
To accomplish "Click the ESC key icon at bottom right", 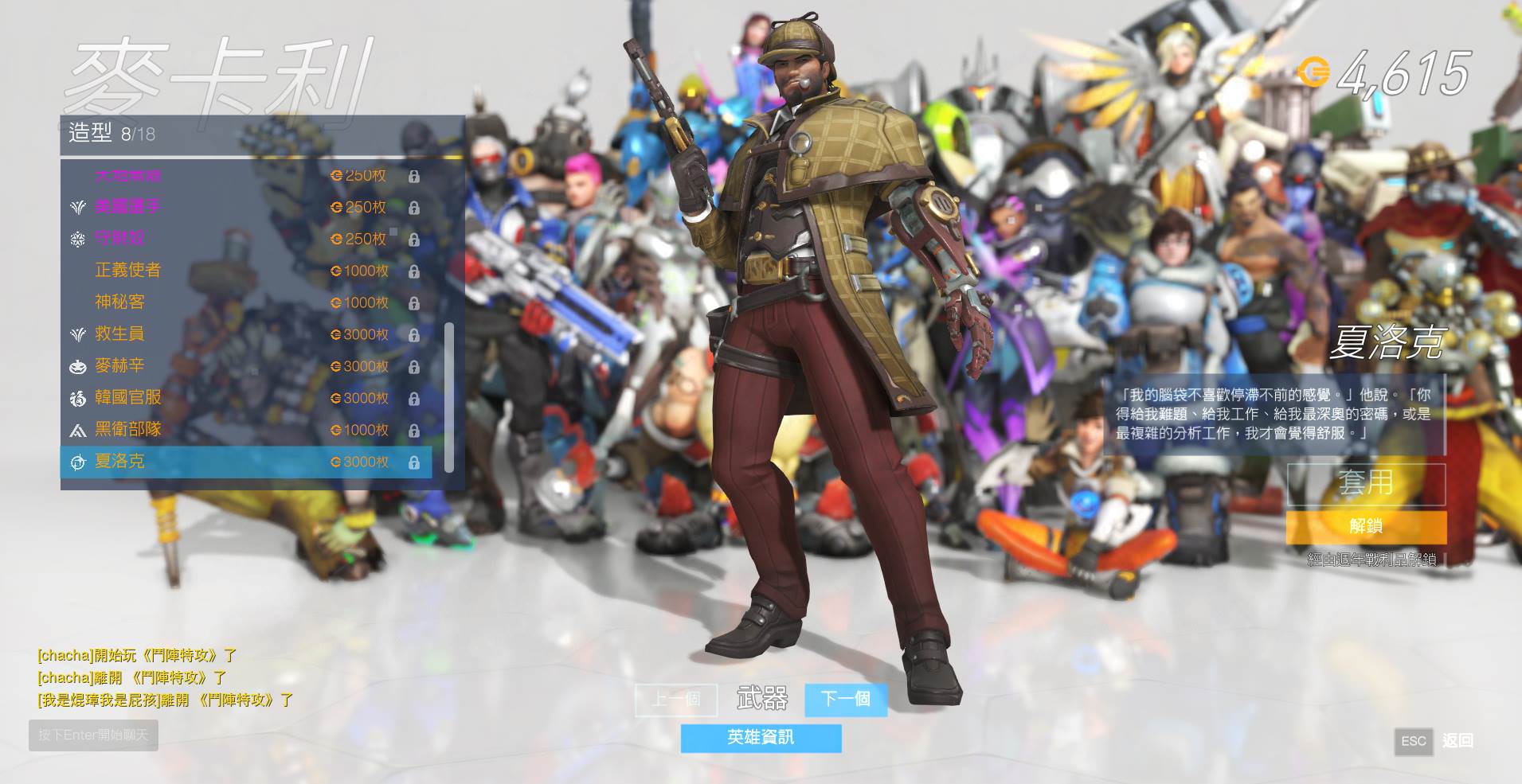I will point(1413,742).
